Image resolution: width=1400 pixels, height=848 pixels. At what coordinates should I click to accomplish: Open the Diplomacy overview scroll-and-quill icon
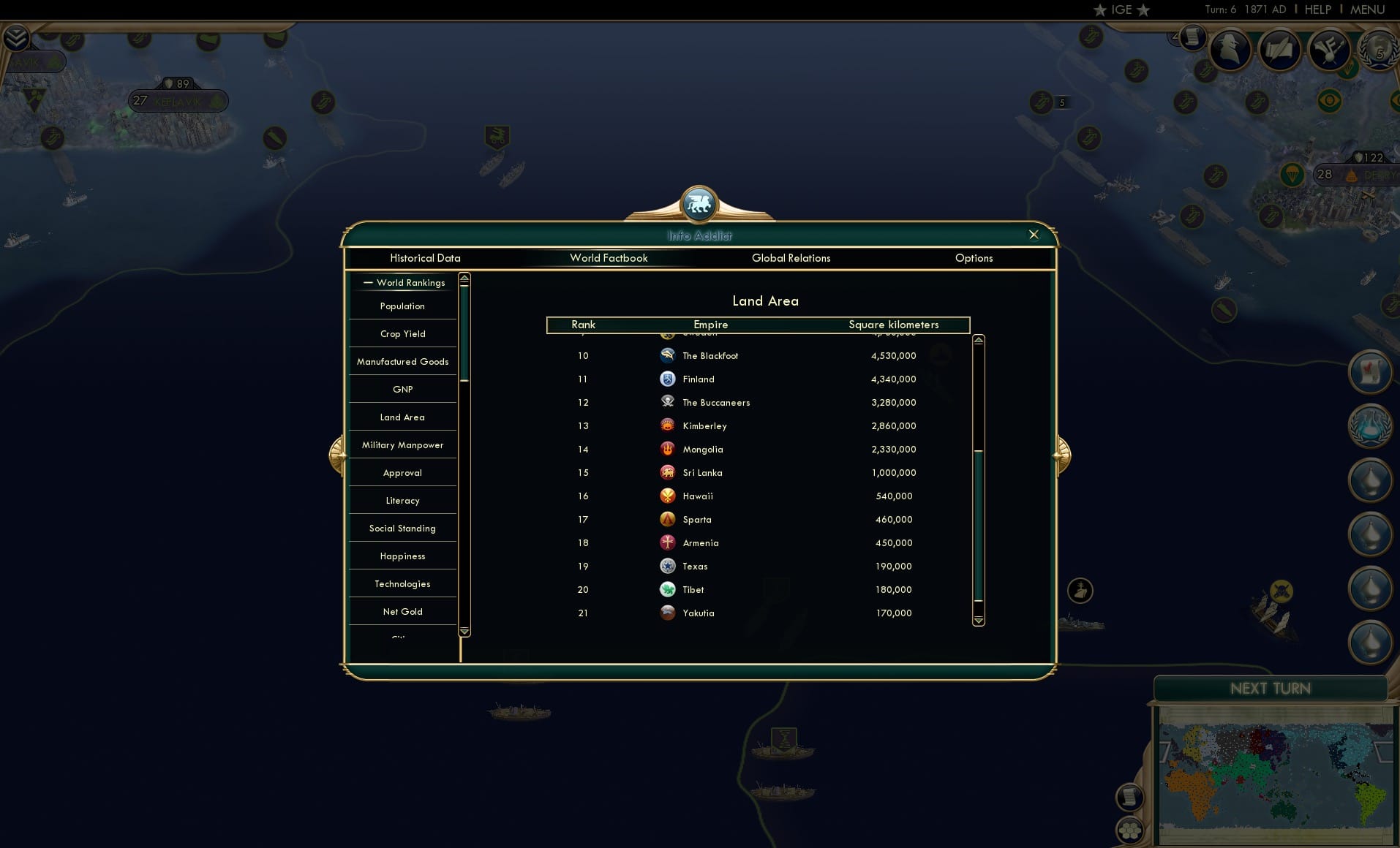[1281, 50]
